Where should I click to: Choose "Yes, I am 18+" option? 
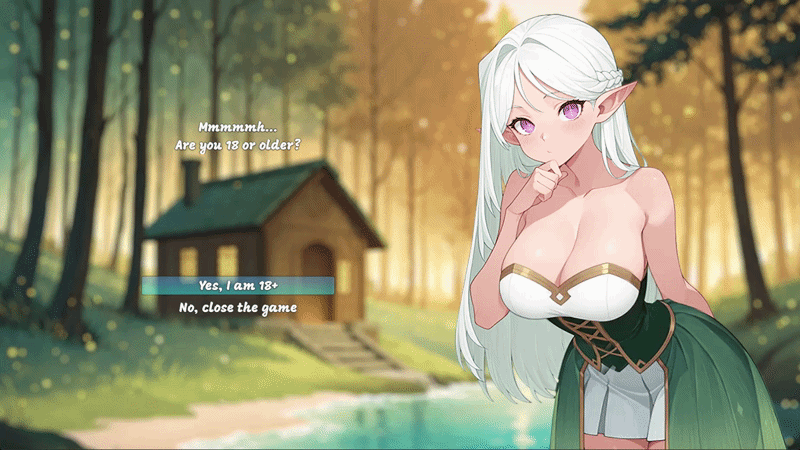(237, 286)
